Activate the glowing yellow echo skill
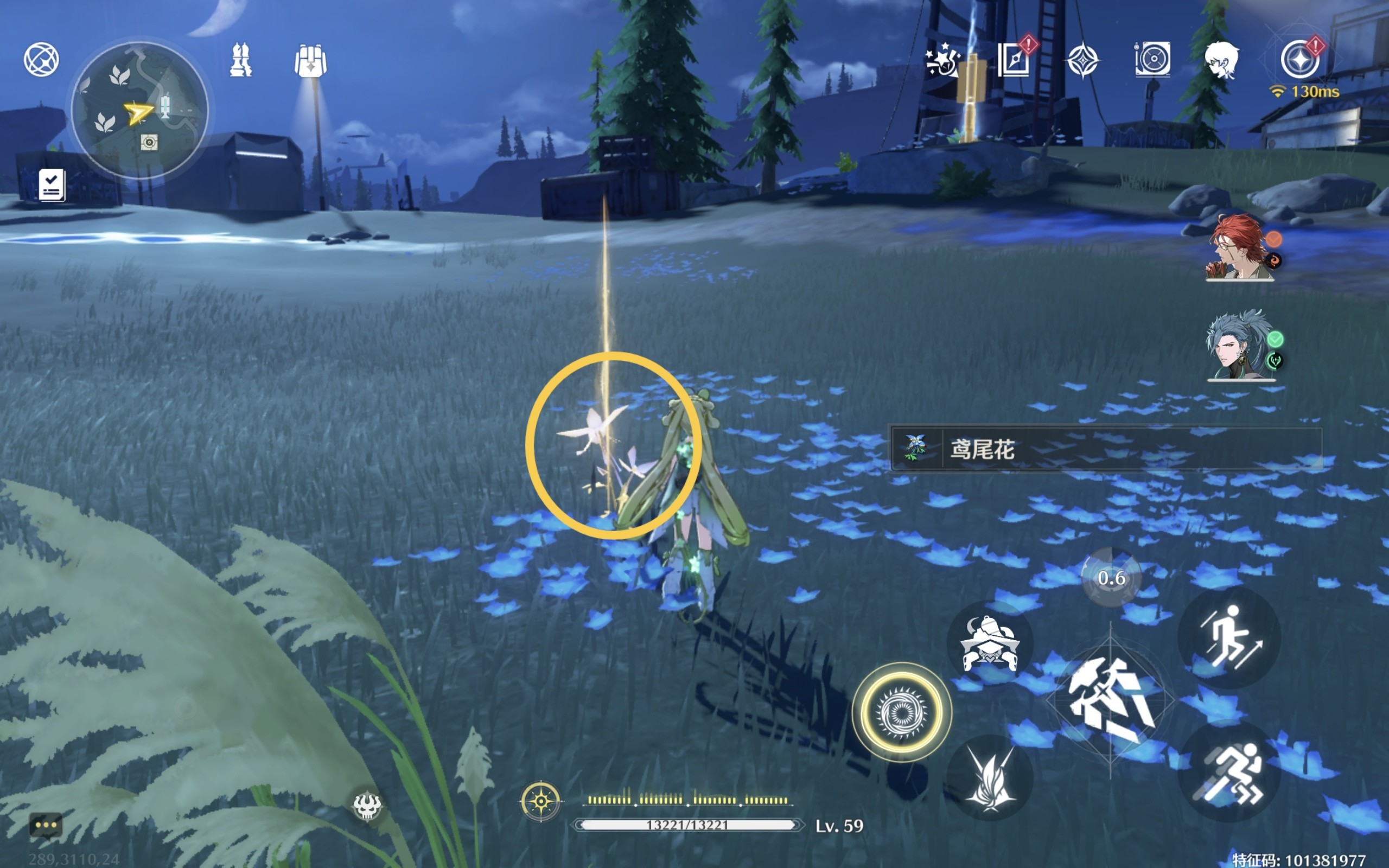 (x=901, y=712)
